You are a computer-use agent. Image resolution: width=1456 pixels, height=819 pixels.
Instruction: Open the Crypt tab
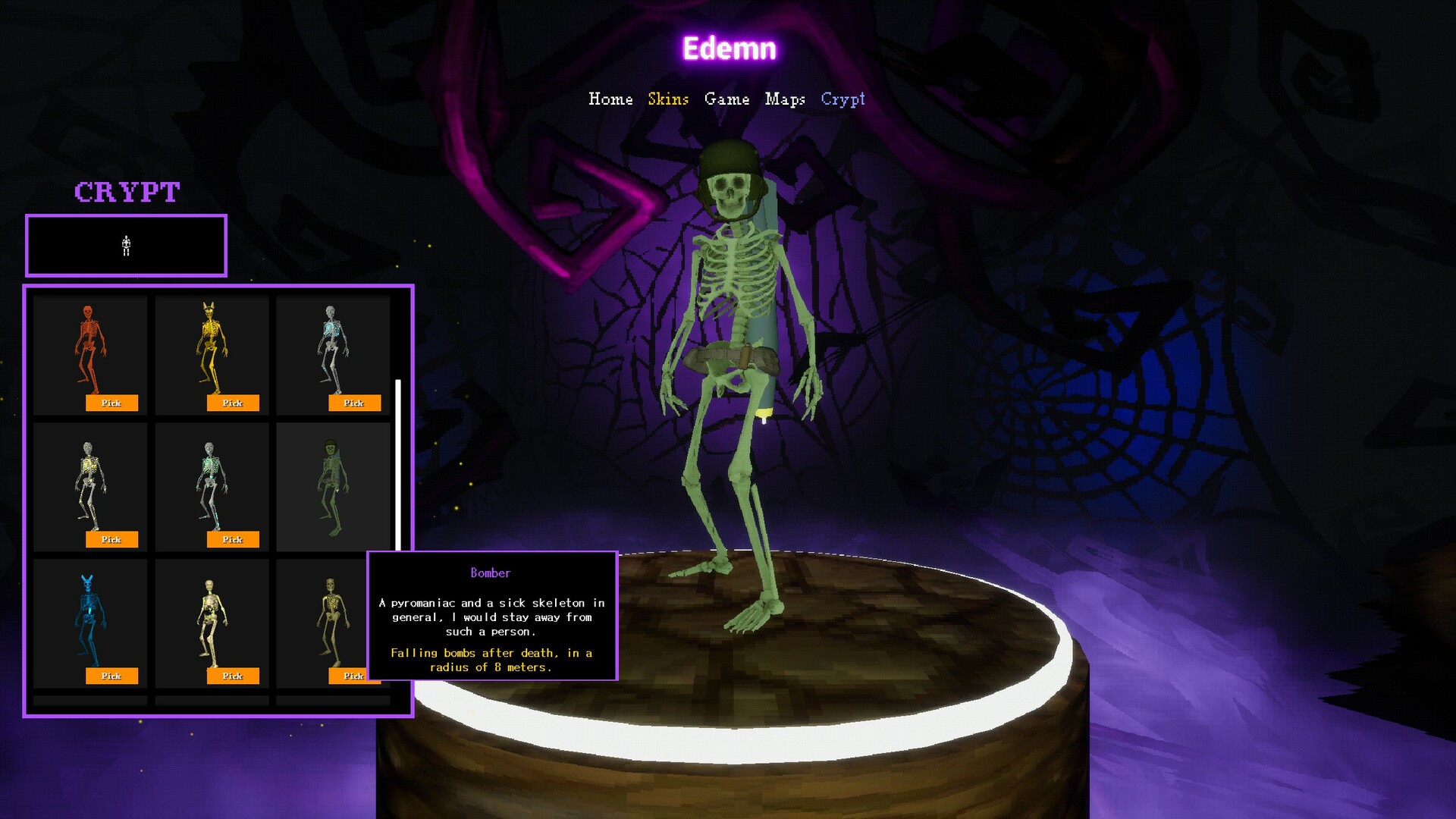coord(843,99)
